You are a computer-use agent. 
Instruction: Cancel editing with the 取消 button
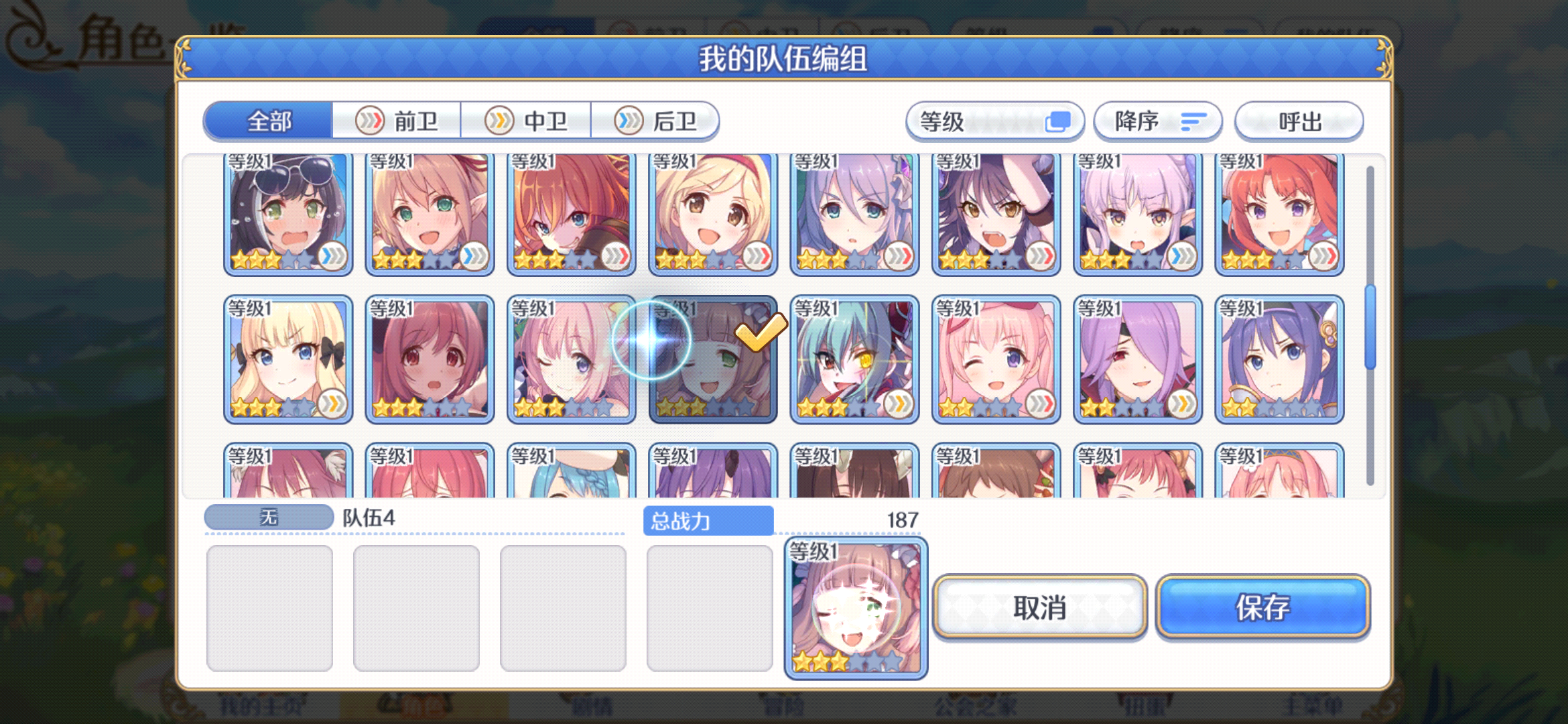[1039, 607]
